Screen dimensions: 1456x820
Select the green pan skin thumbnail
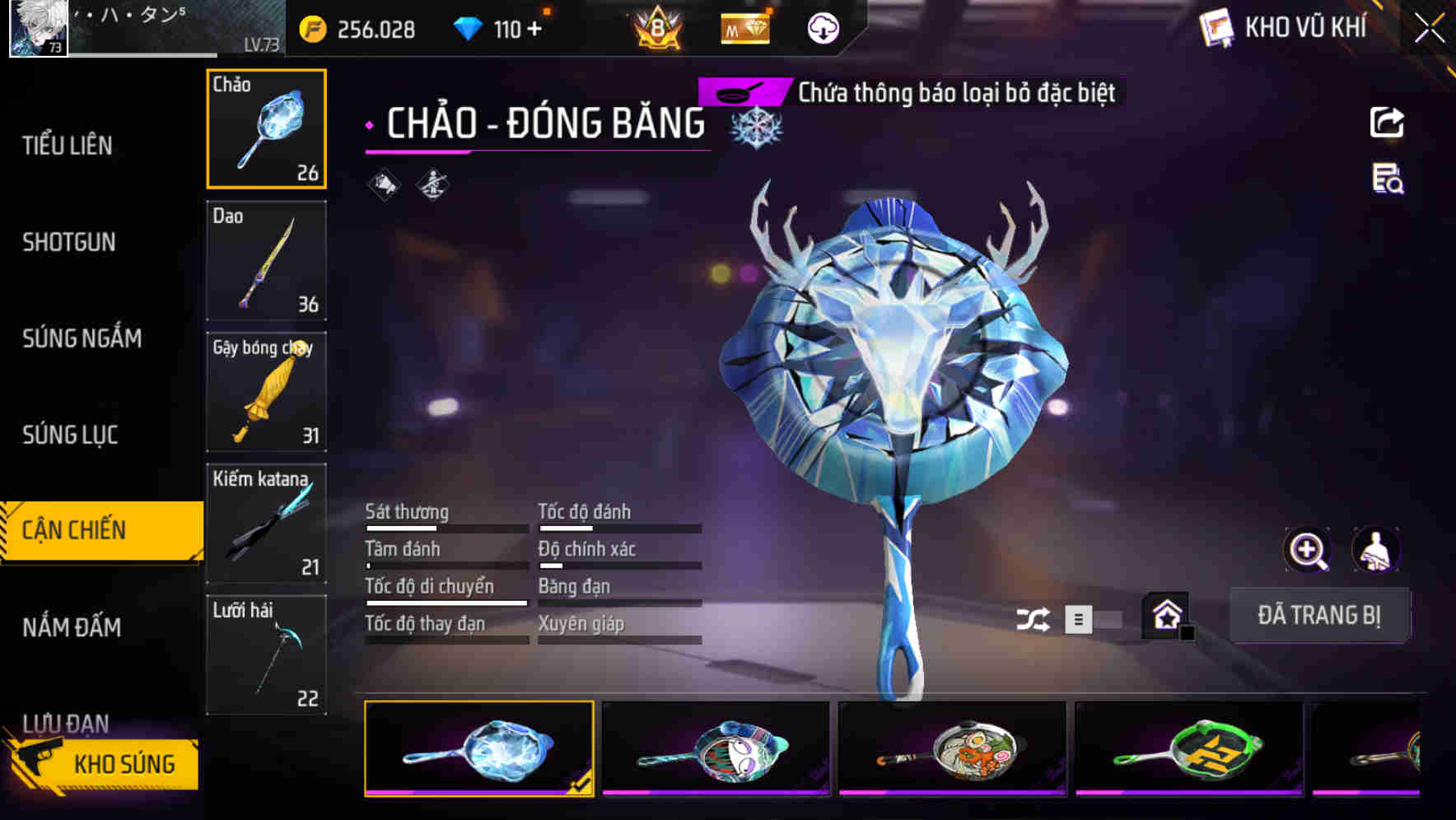pyautogui.click(x=1187, y=751)
